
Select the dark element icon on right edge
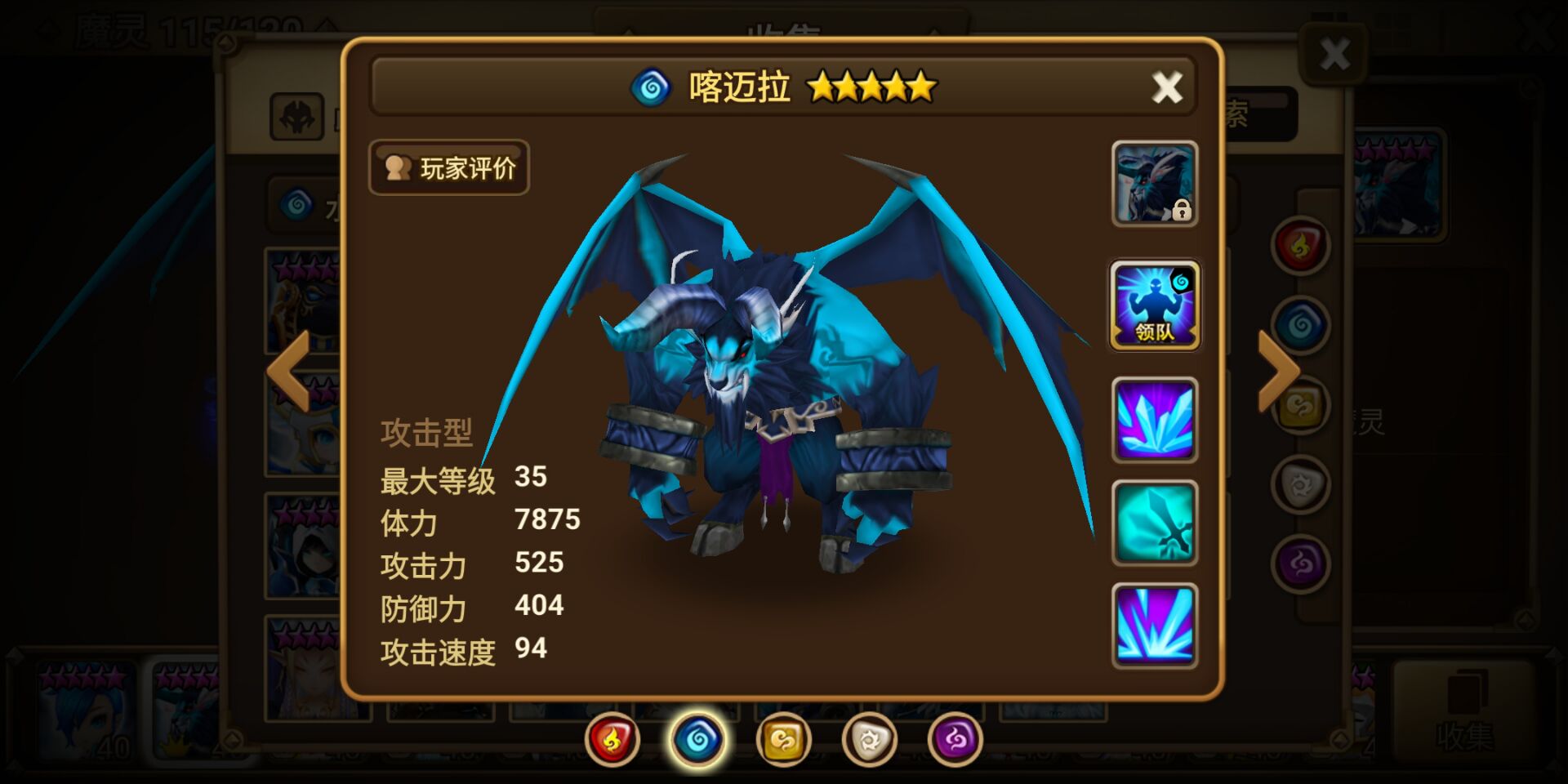pyautogui.click(x=1298, y=563)
